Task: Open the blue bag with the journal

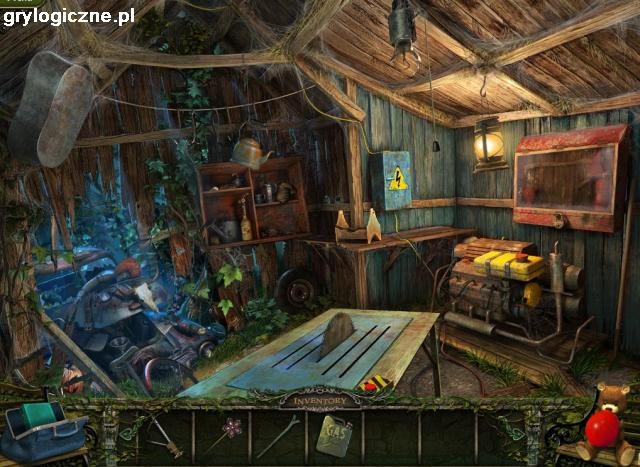Action: 42,430
